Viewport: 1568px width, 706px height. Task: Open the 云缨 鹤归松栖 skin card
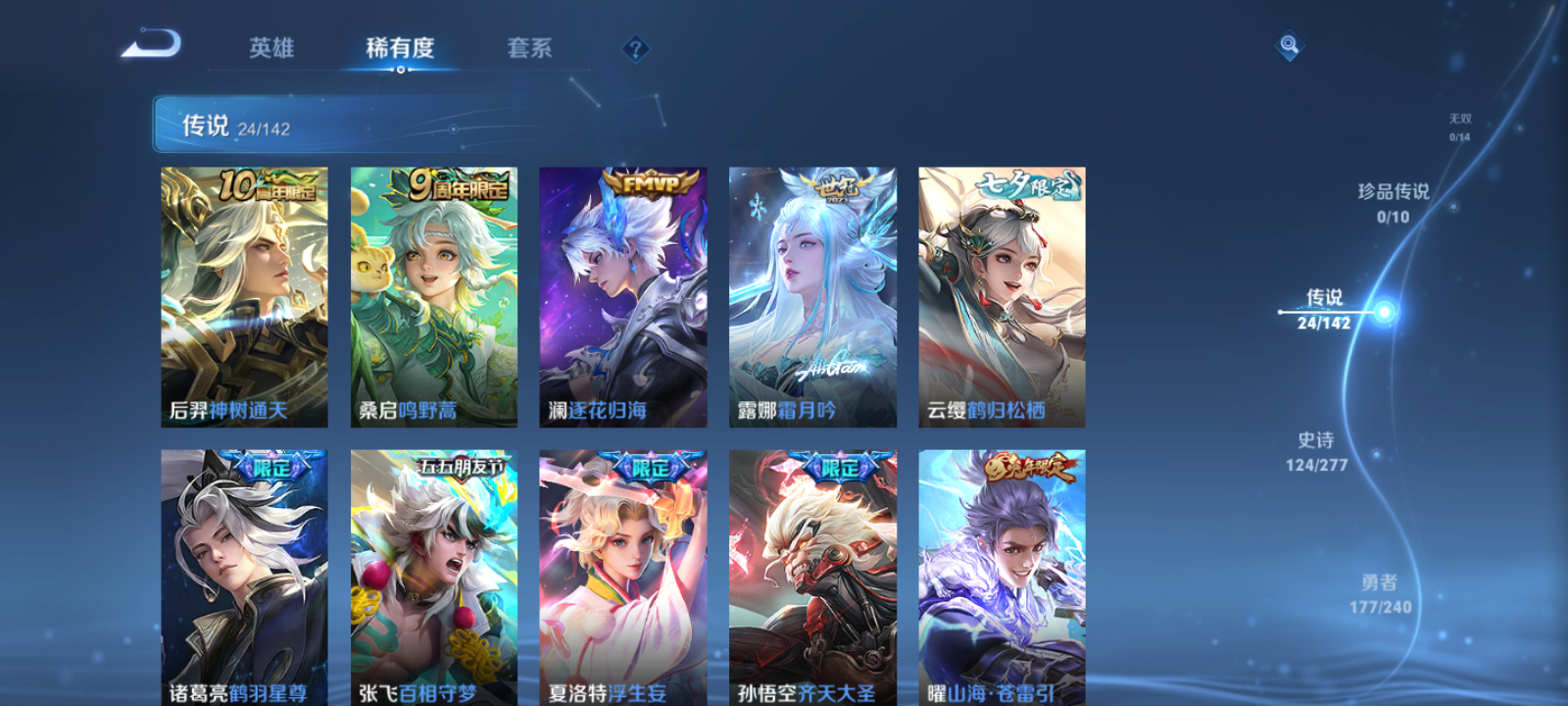(1001, 294)
